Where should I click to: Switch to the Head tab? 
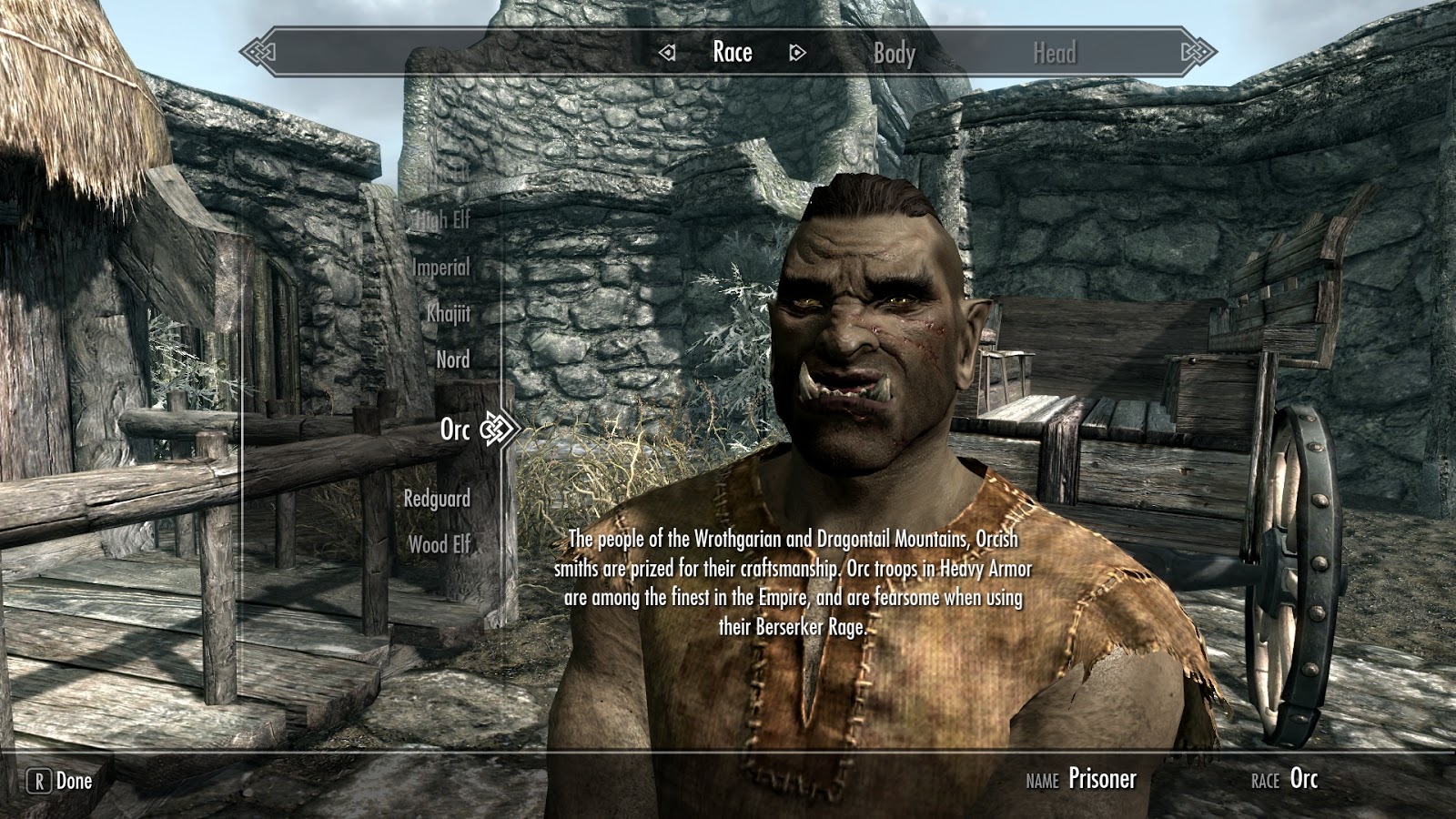coord(1055,53)
